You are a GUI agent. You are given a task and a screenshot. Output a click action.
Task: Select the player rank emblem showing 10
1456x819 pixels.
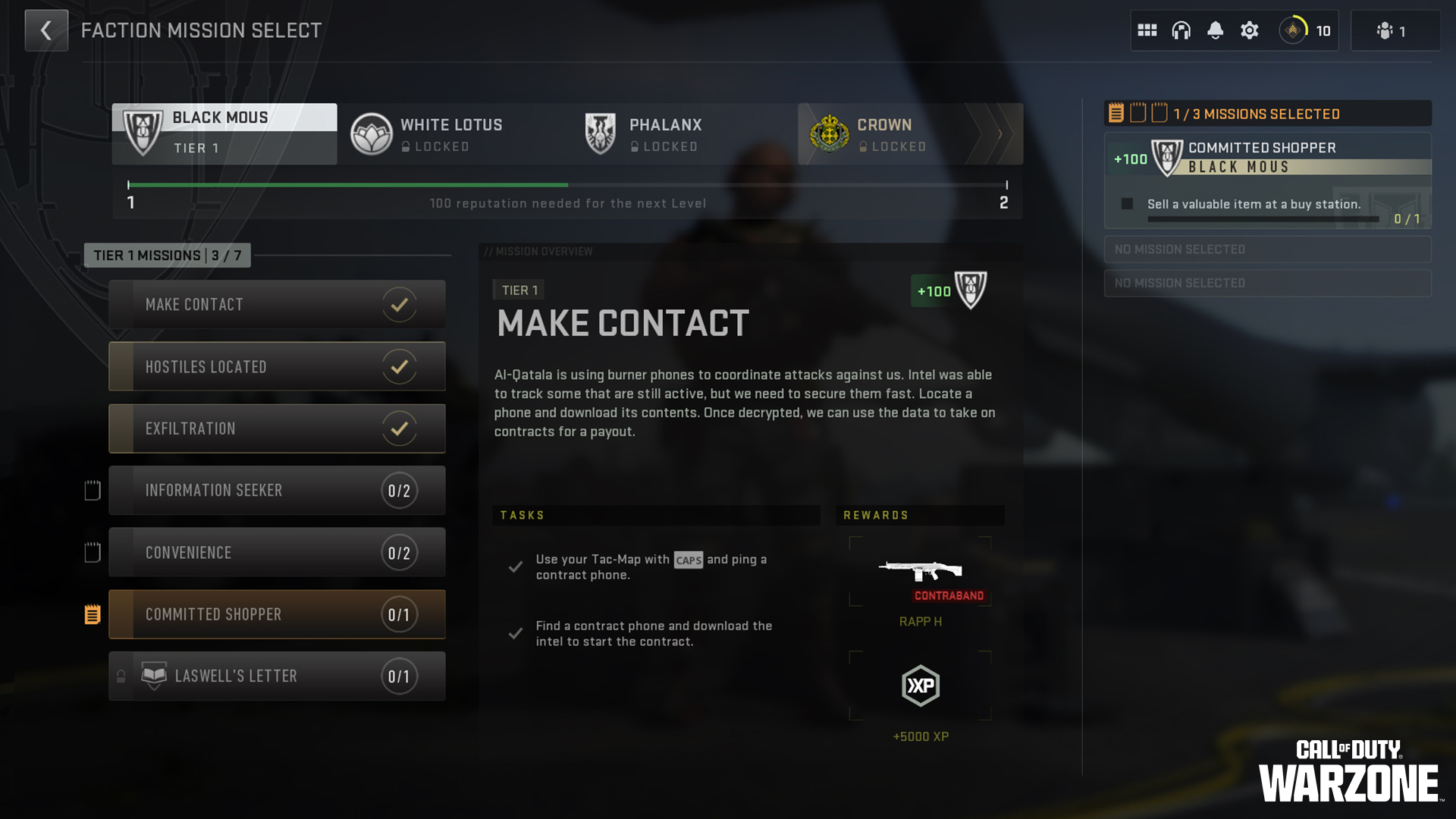coord(1294,30)
